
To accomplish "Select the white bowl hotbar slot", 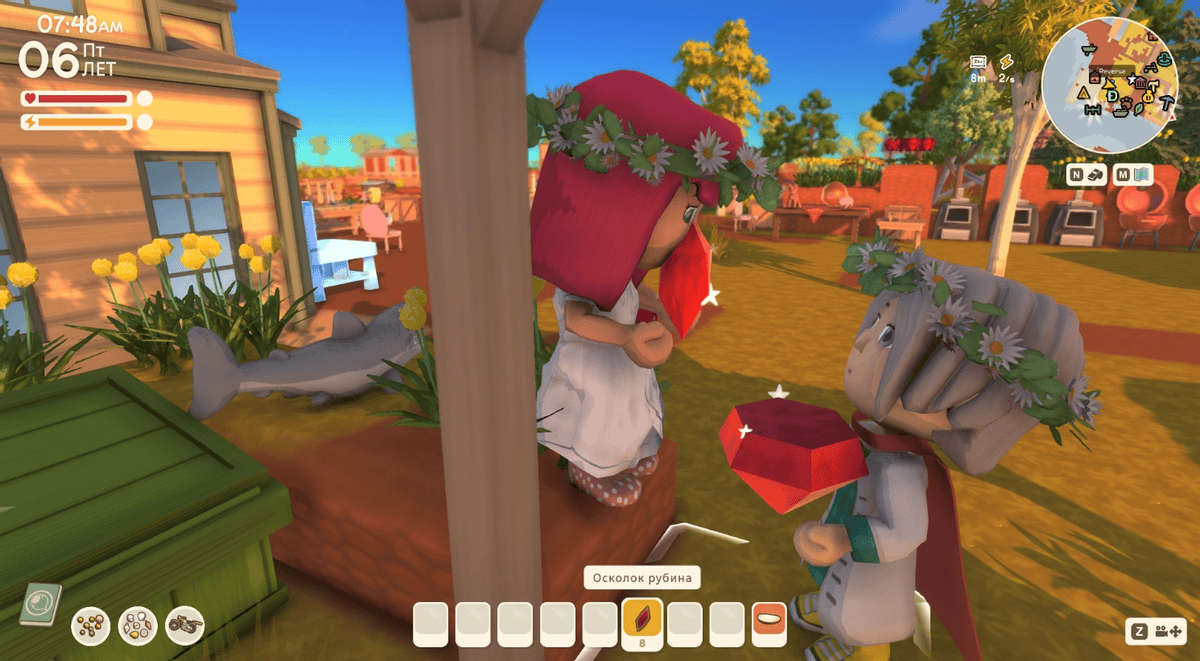I will click(x=769, y=623).
